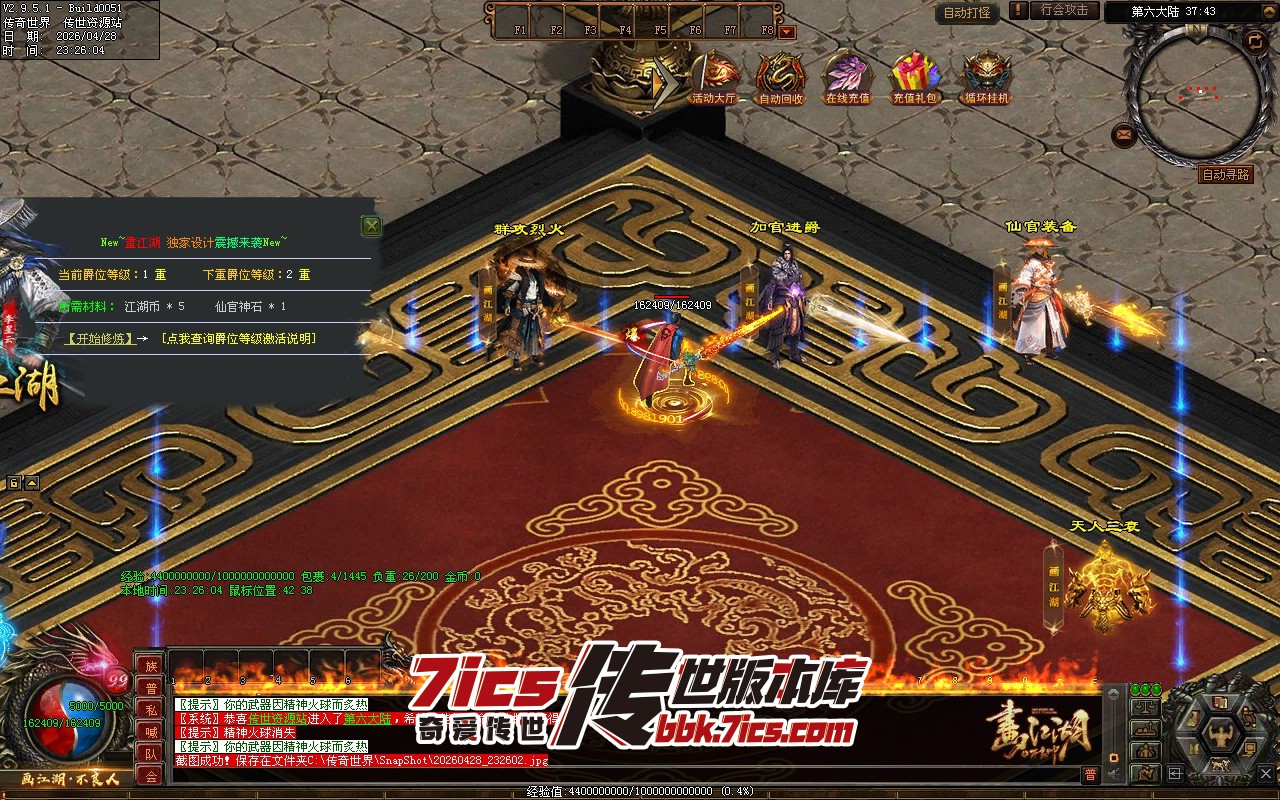This screenshot has height=800, width=1280.
Task: Open the 活动大厅 icon
Action: click(x=714, y=77)
